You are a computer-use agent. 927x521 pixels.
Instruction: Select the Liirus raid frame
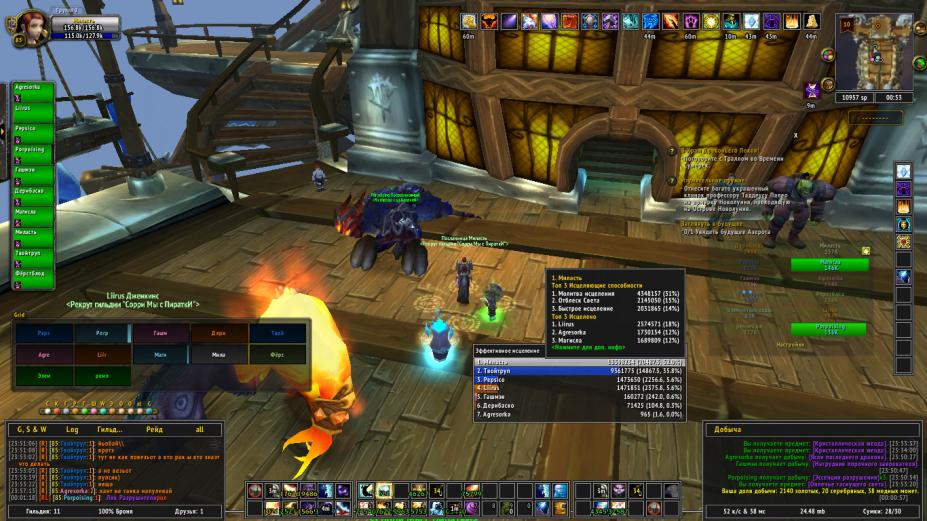click(32, 107)
